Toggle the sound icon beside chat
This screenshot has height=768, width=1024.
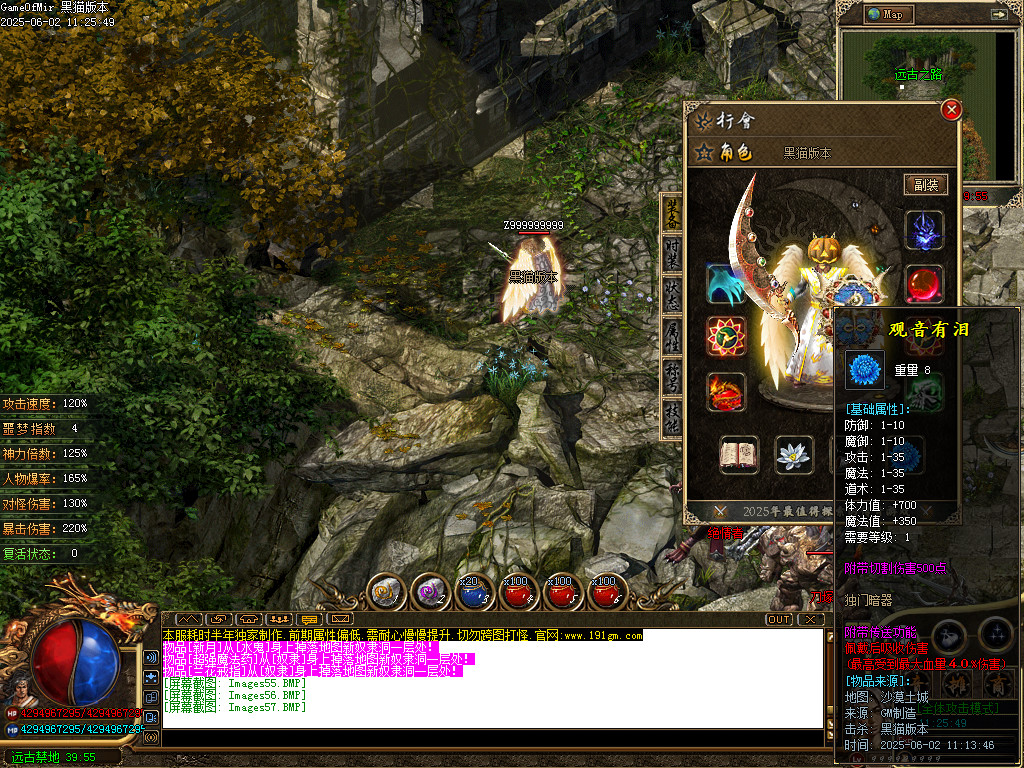151,657
